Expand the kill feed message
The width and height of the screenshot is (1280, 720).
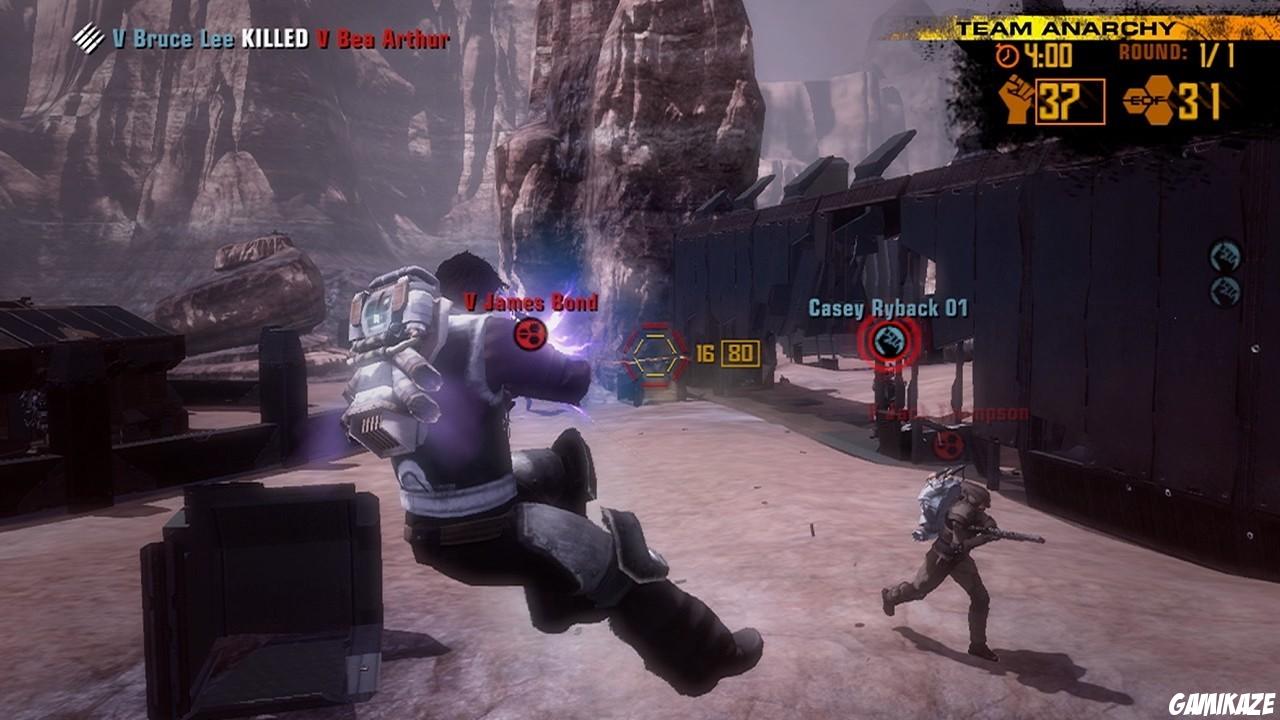pyautogui.click(x=265, y=36)
